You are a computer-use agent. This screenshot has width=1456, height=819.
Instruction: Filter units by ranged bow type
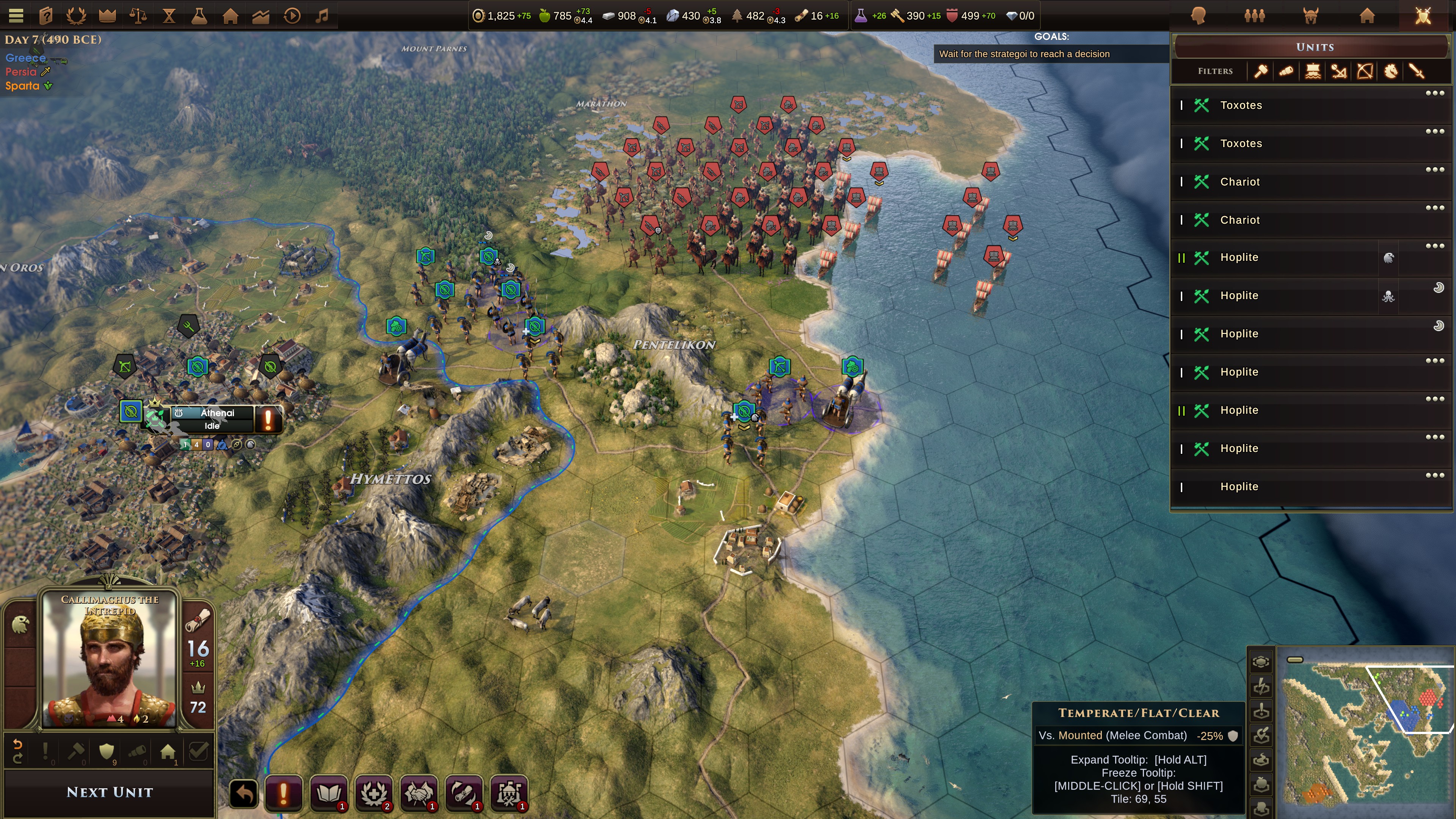(1364, 71)
